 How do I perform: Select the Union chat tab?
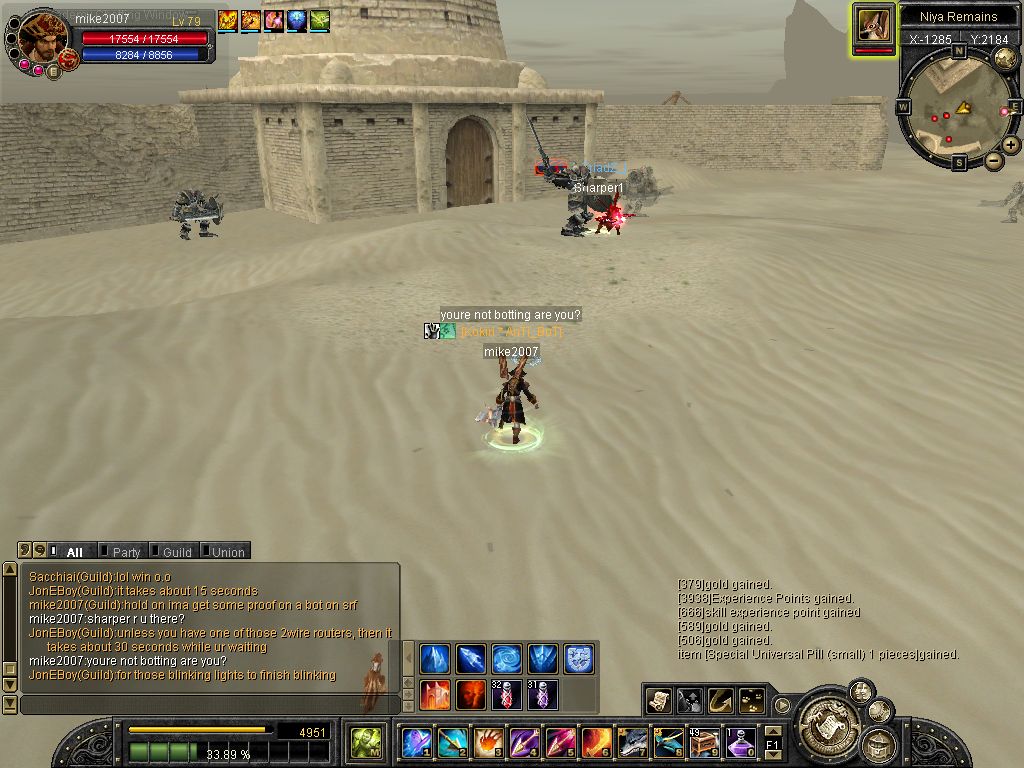click(x=227, y=552)
